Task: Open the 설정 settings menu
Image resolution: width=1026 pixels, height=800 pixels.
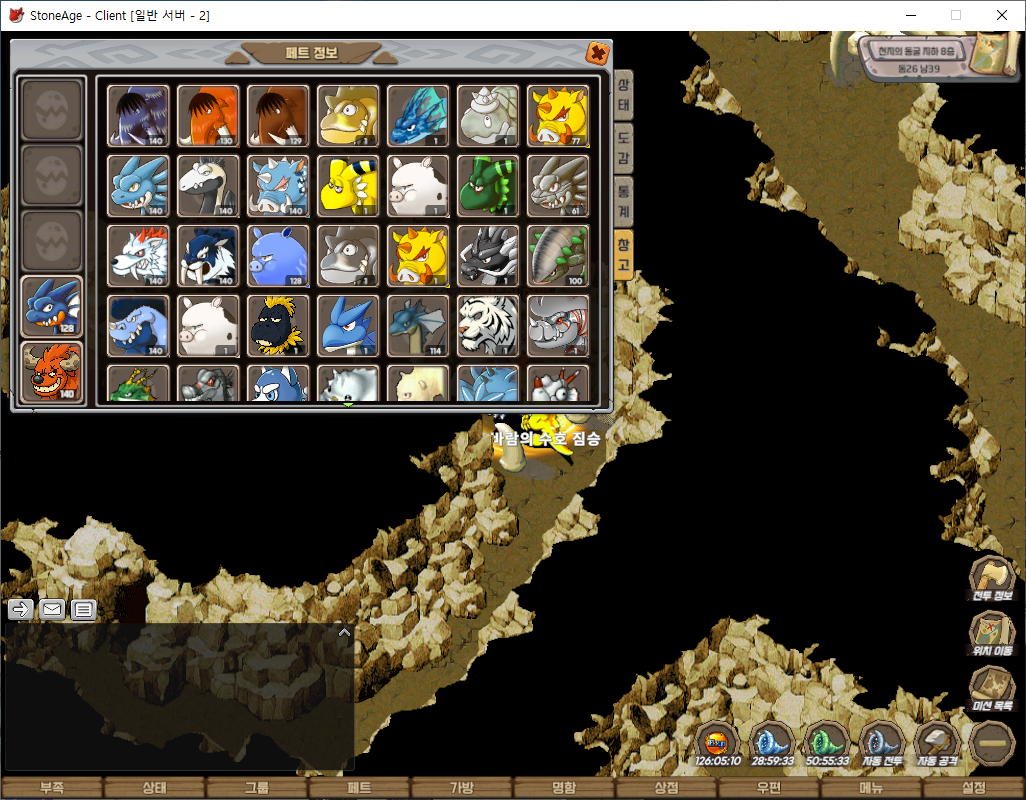Action: [x=973, y=788]
